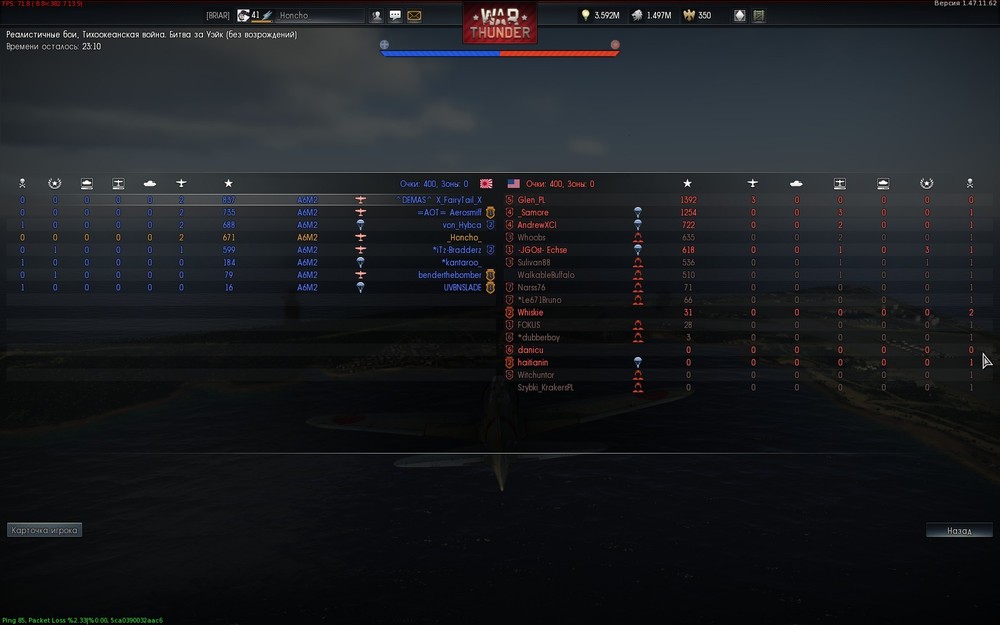Open the Карточка игрока player card
This screenshot has height=625, width=1000.
coord(44,530)
